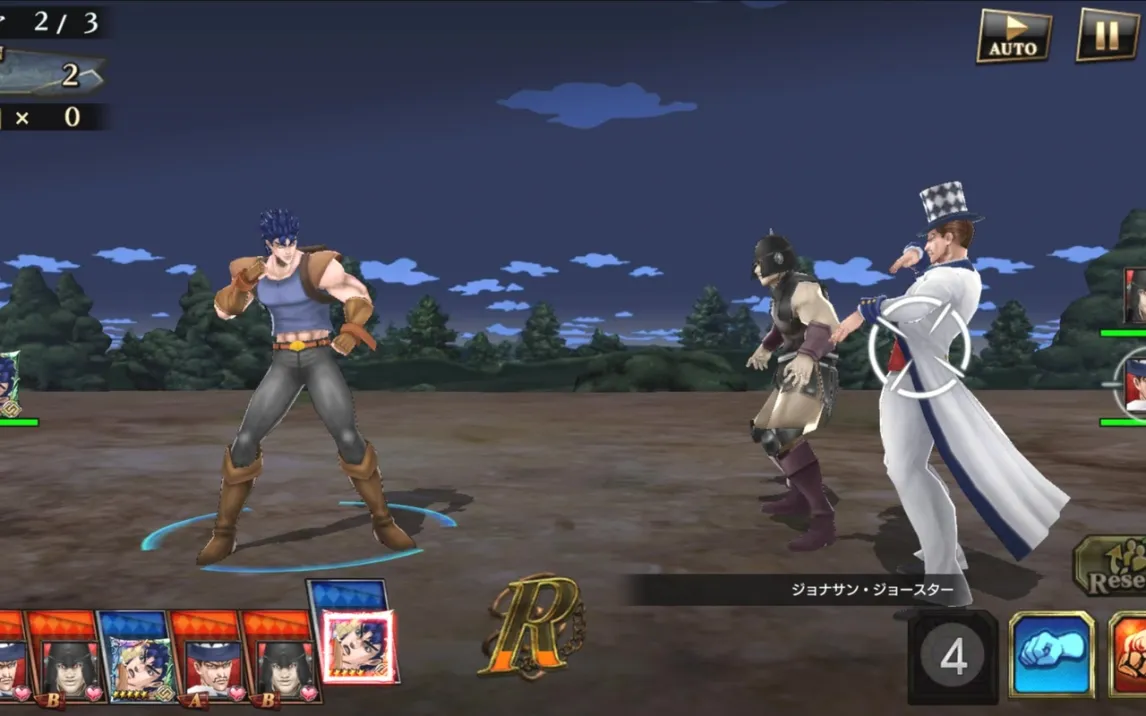Viewport: 1146px width, 716px height.
Task: Select the skill slot showing cooldown 4
Action: point(953,658)
